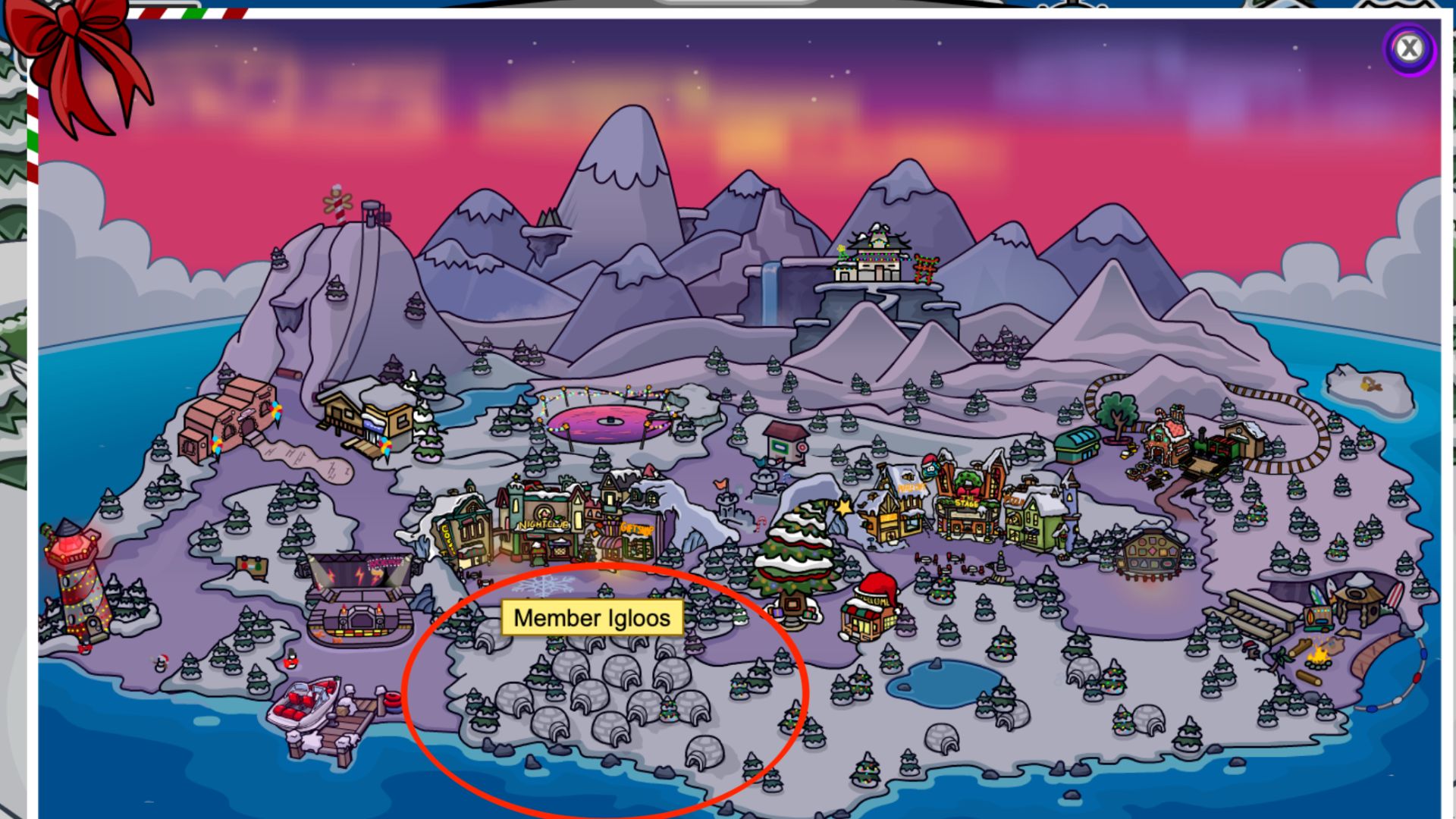Select the Welcome building with Santa hat
The image size is (1456, 819).
(x=871, y=609)
